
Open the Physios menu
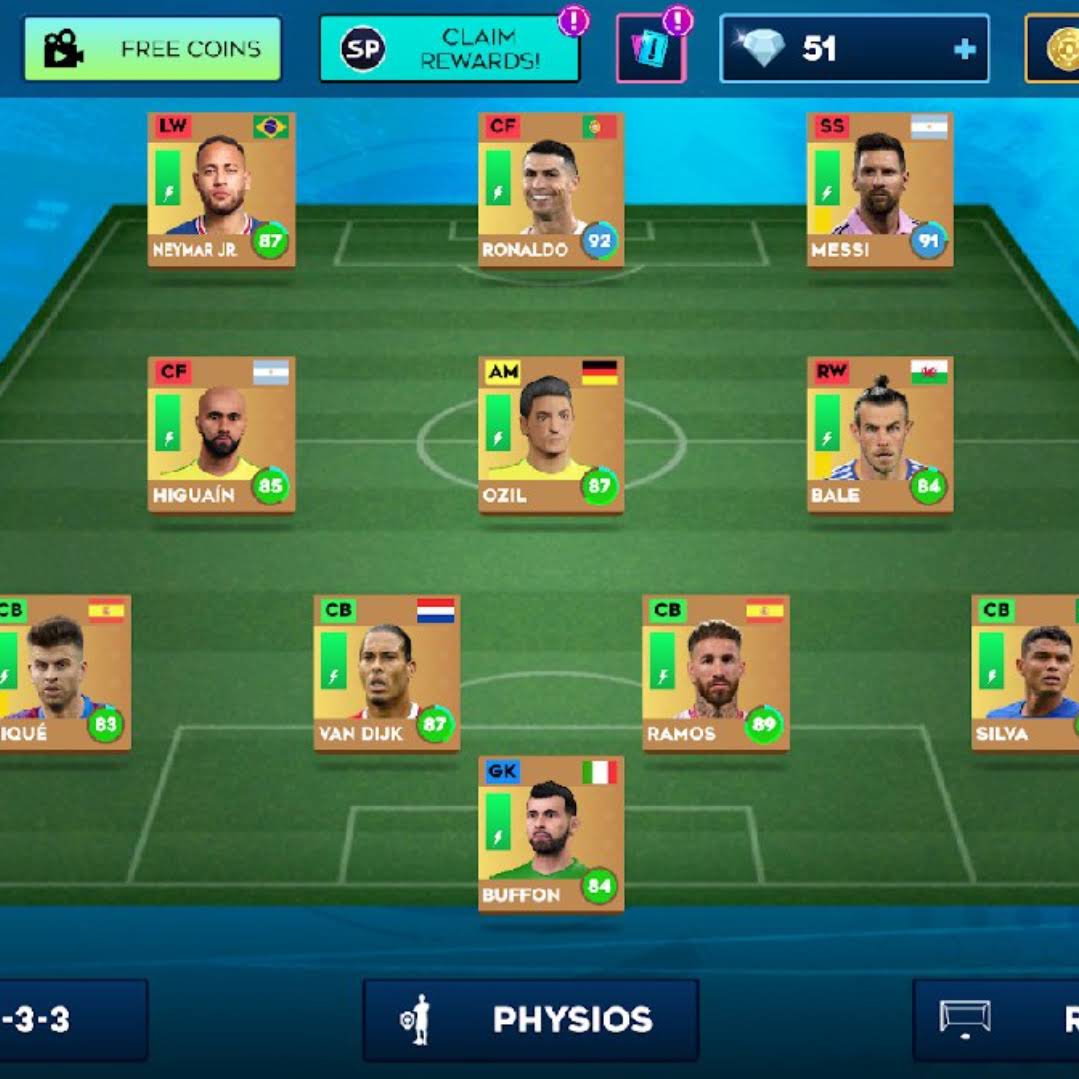point(530,1020)
